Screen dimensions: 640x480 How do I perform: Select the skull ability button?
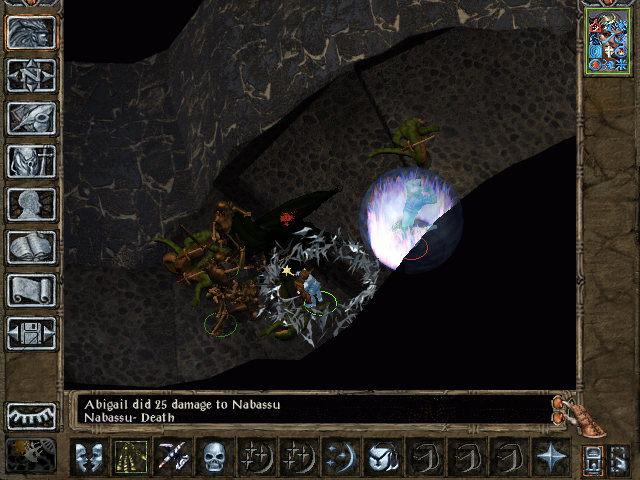[213, 458]
